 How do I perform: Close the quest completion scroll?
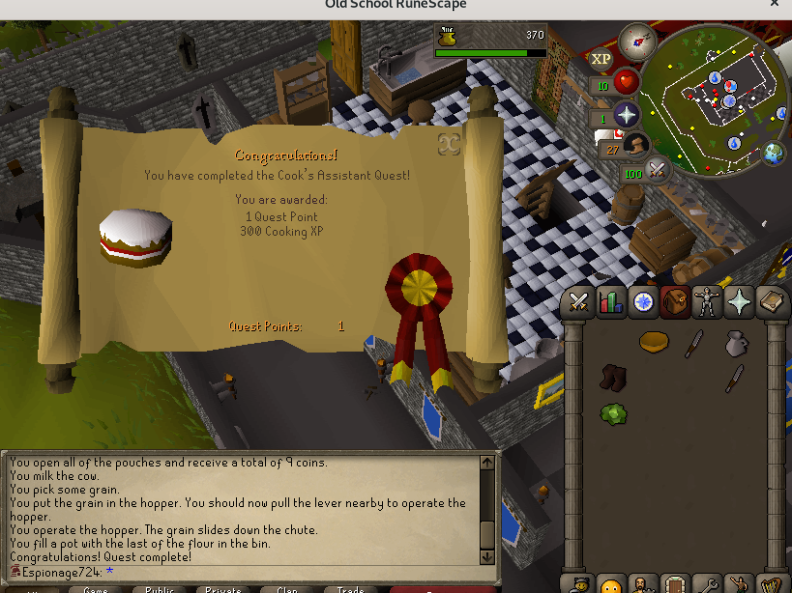click(x=449, y=144)
